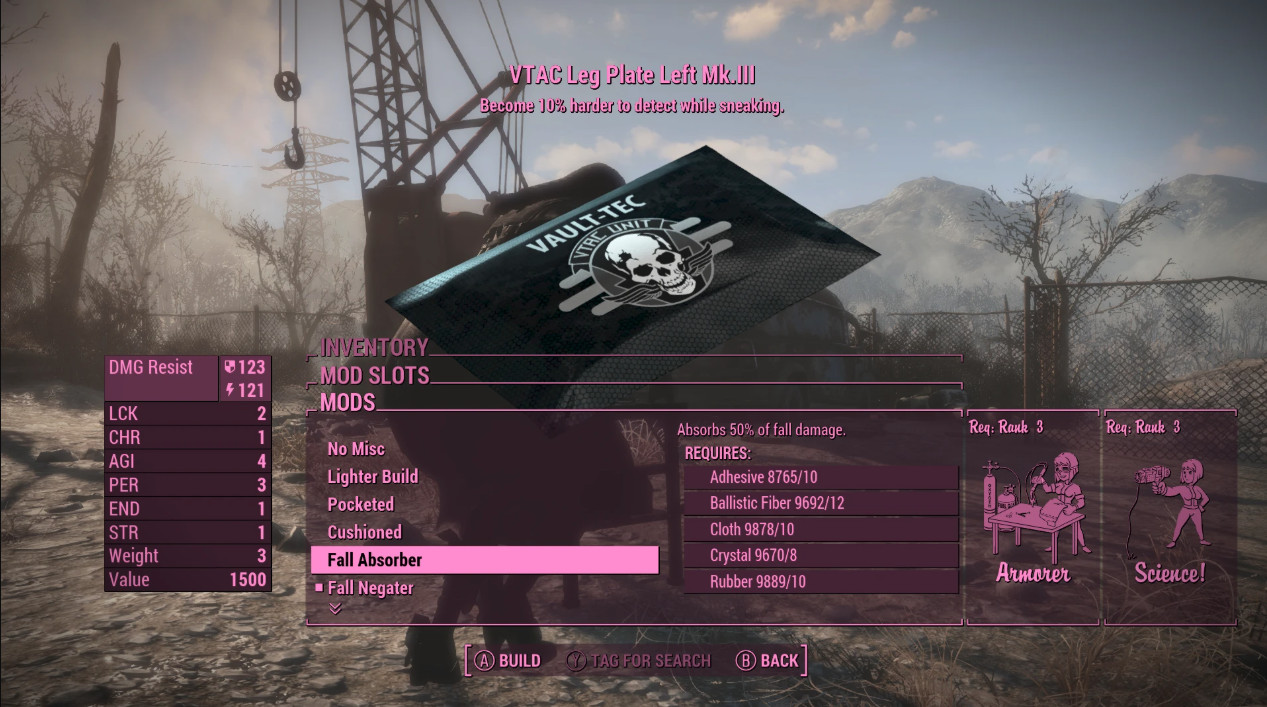This screenshot has height=707, width=1267.
Task: Click the down arrows below the mod list
Action: pos(335,608)
